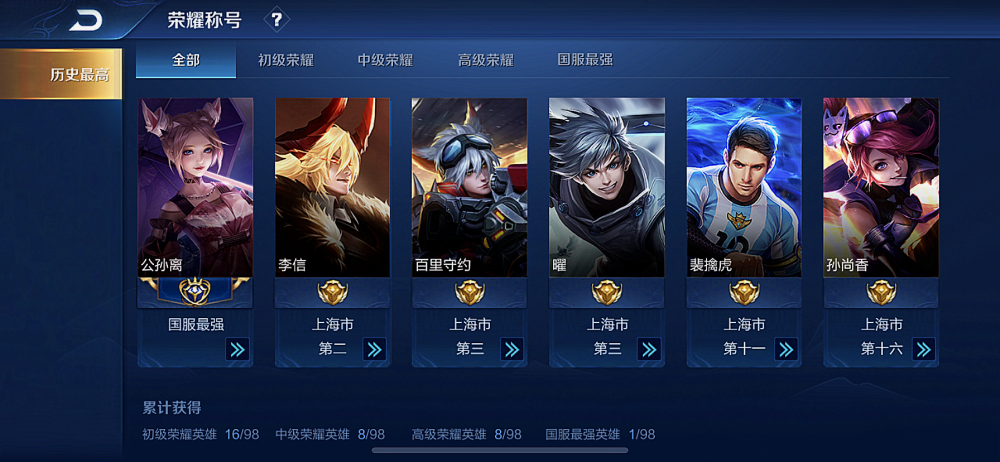Choose the 国服最强 tab
1000x462 pixels.
585,60
